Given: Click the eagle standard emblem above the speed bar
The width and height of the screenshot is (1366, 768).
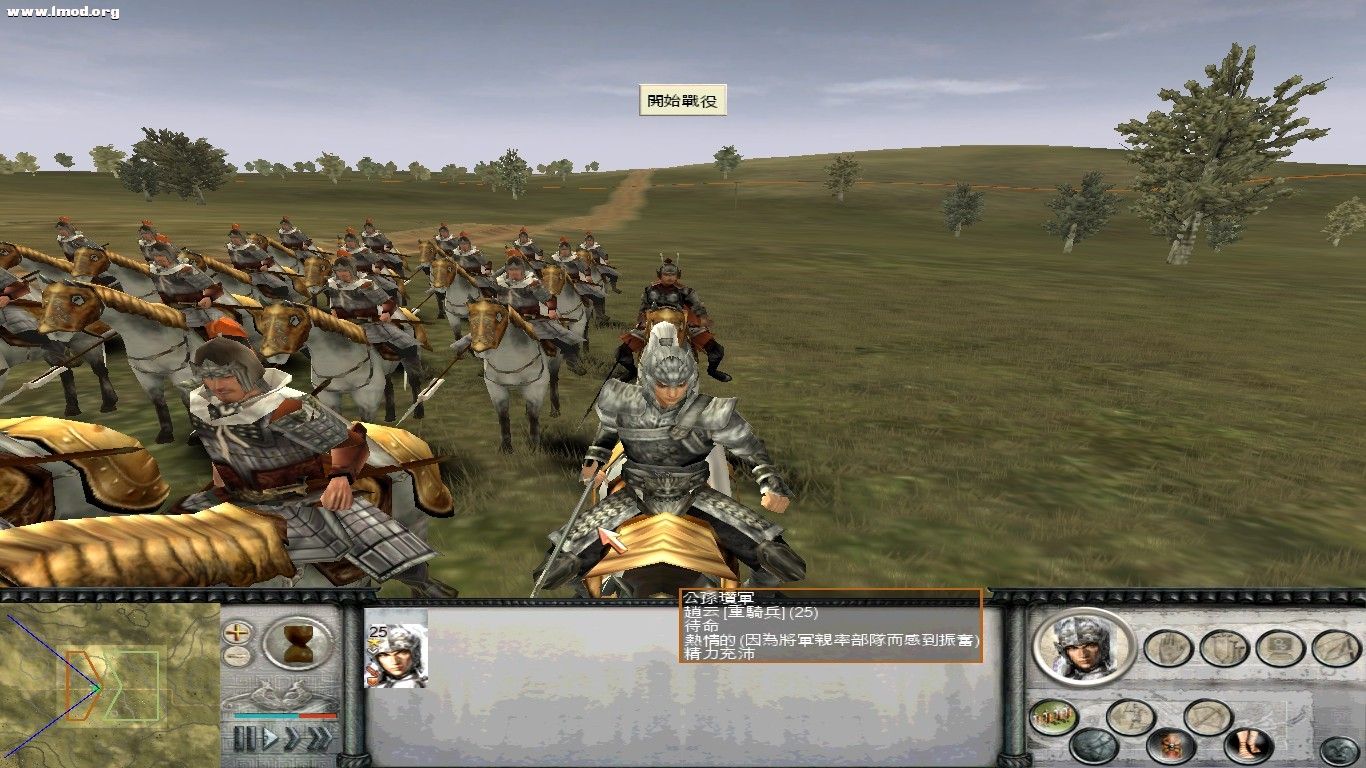Looking at the screenshot, I should pyautogui.click(x=281, y=694).
